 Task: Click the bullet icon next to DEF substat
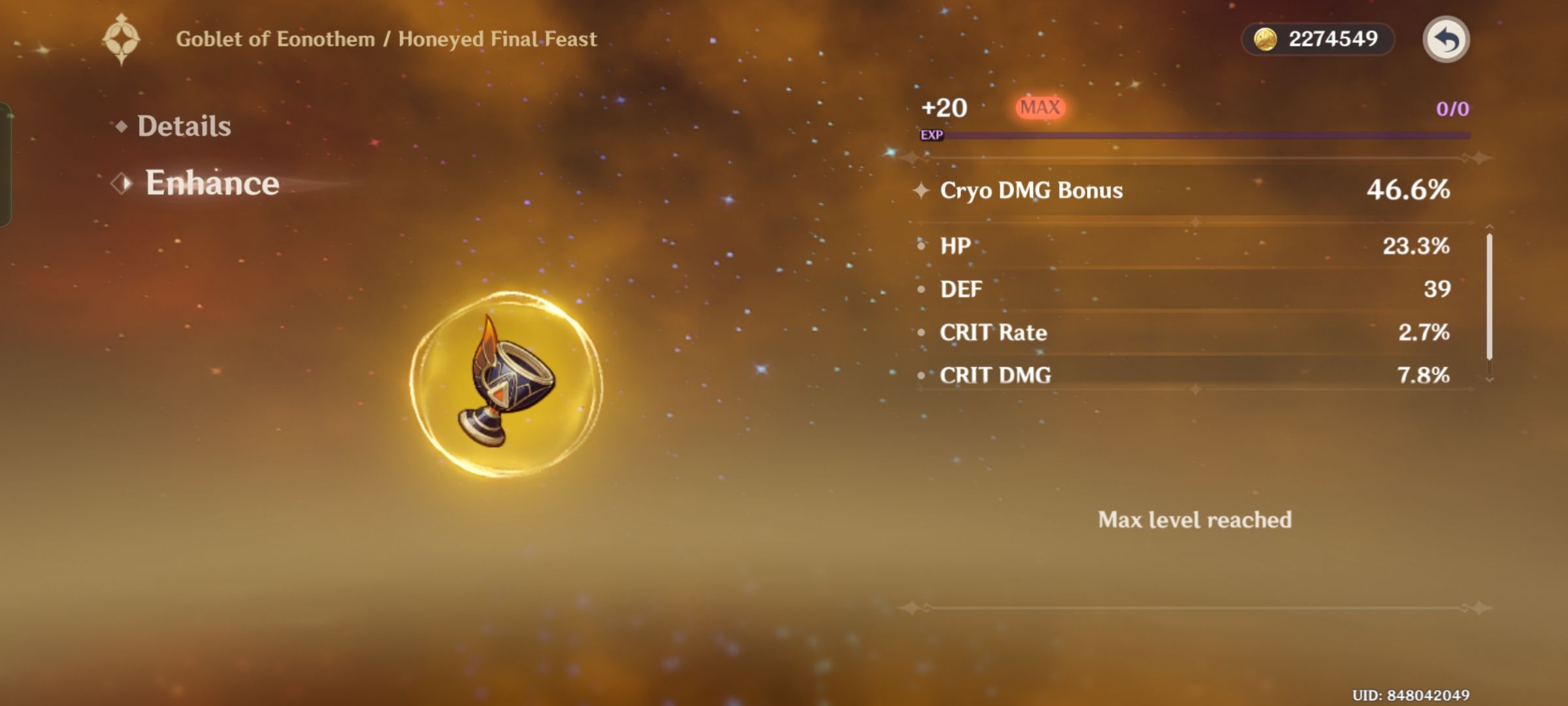coord(922,290)
